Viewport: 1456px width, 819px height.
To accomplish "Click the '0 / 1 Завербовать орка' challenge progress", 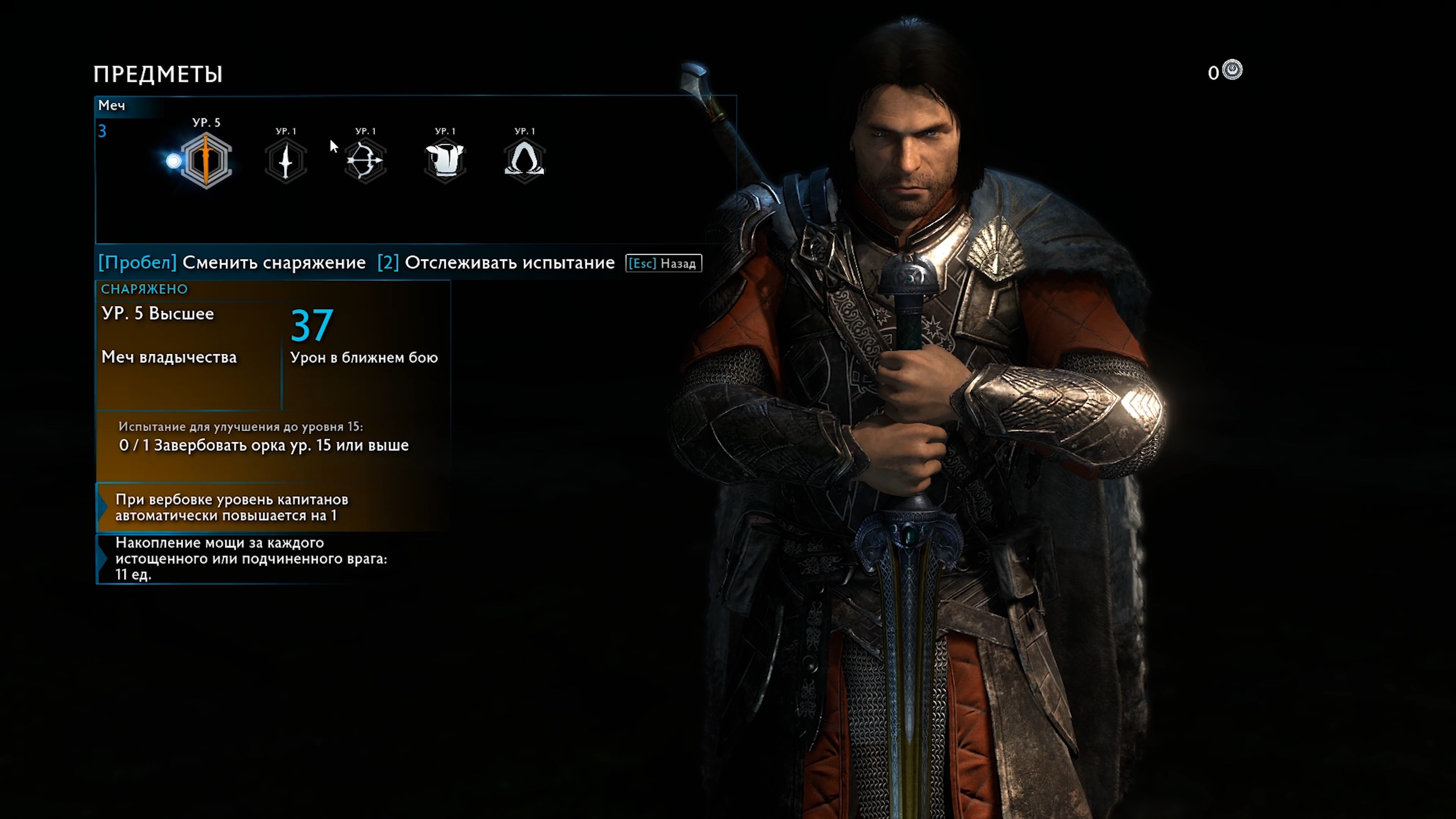I will pos(261,446).
